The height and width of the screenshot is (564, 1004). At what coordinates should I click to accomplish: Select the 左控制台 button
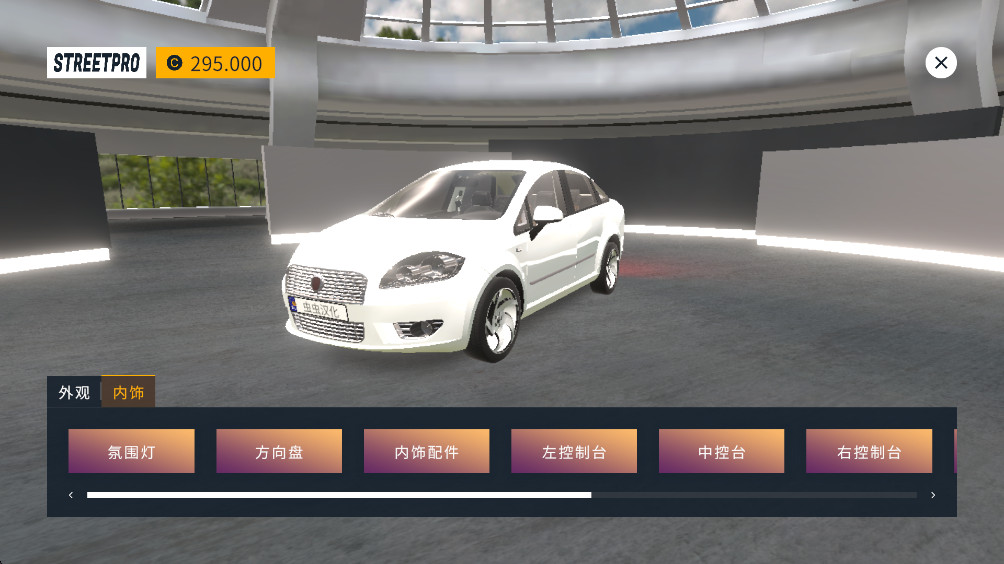(x=574, y=451)
